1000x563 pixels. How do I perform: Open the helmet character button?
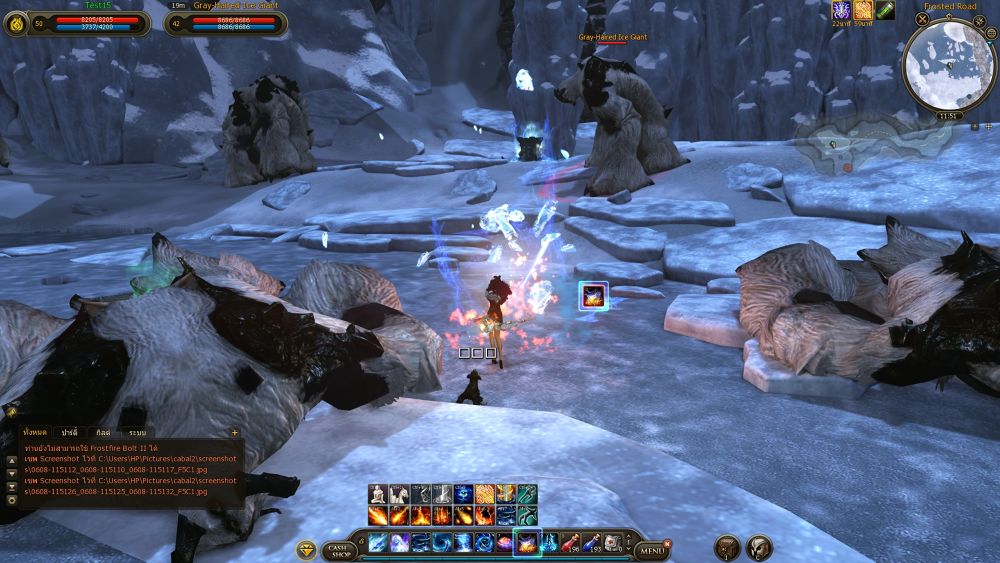coord(760,548)
